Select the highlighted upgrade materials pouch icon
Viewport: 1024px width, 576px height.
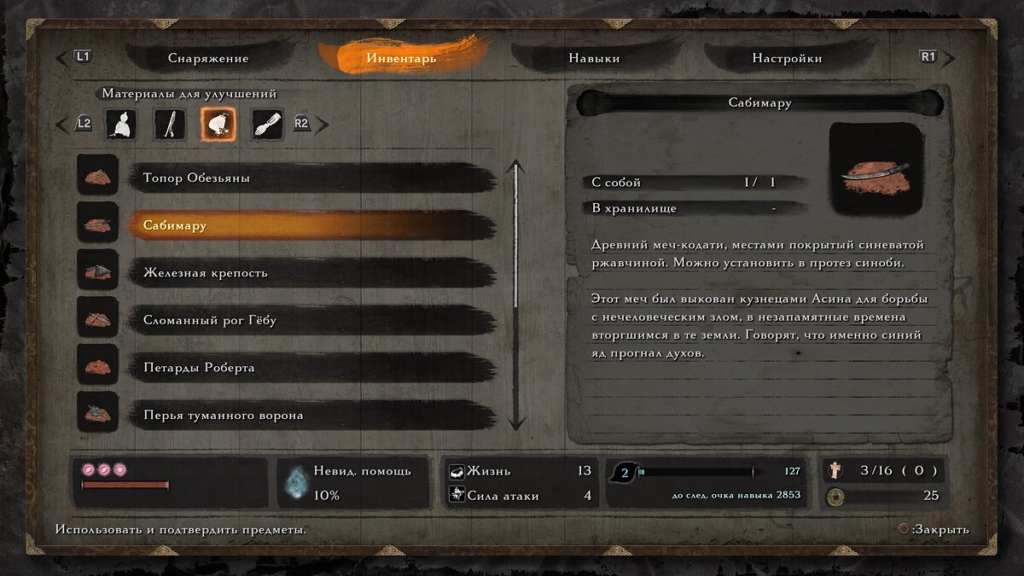click(219, 124)
